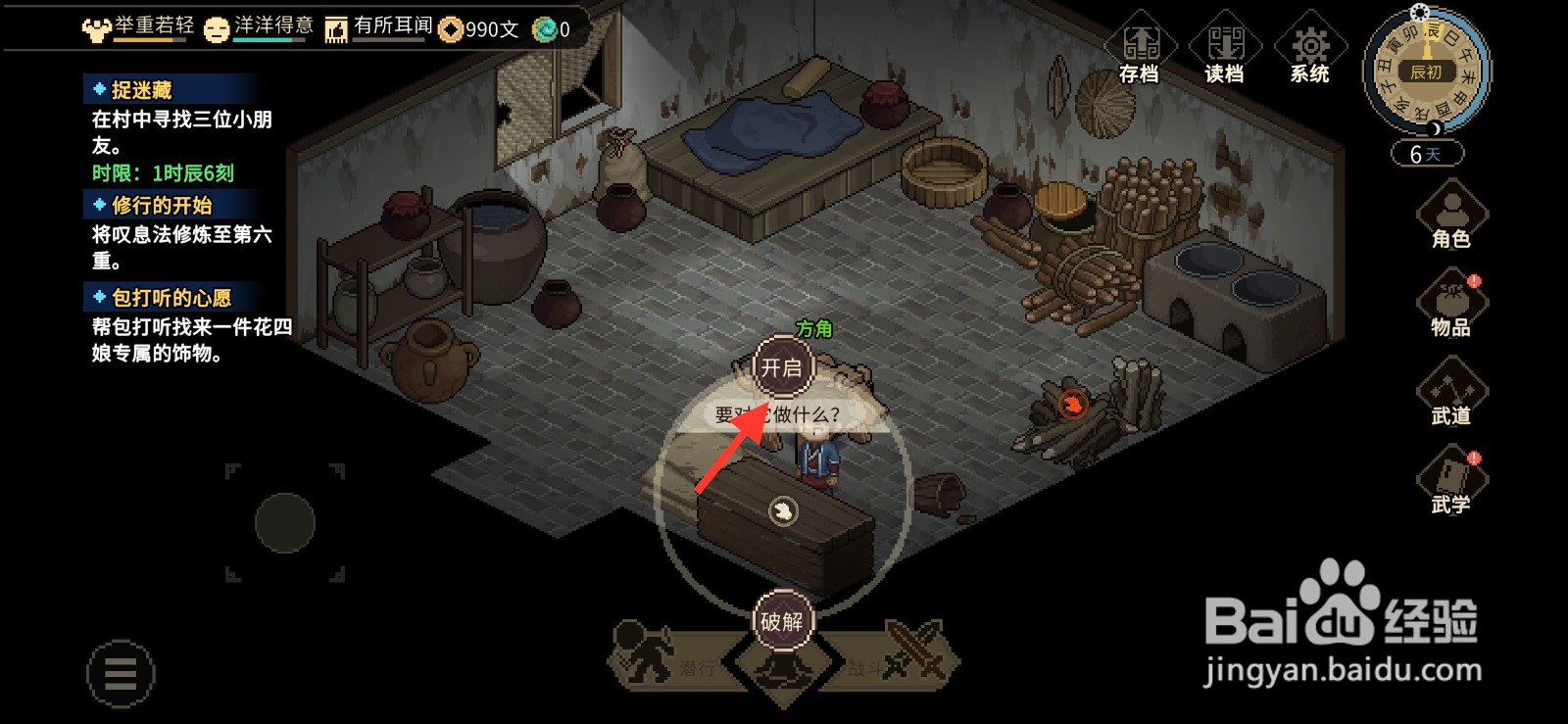Open the 武学 martial arts book
This screenshot has width=1568, height=724.
pos(1451,482)
